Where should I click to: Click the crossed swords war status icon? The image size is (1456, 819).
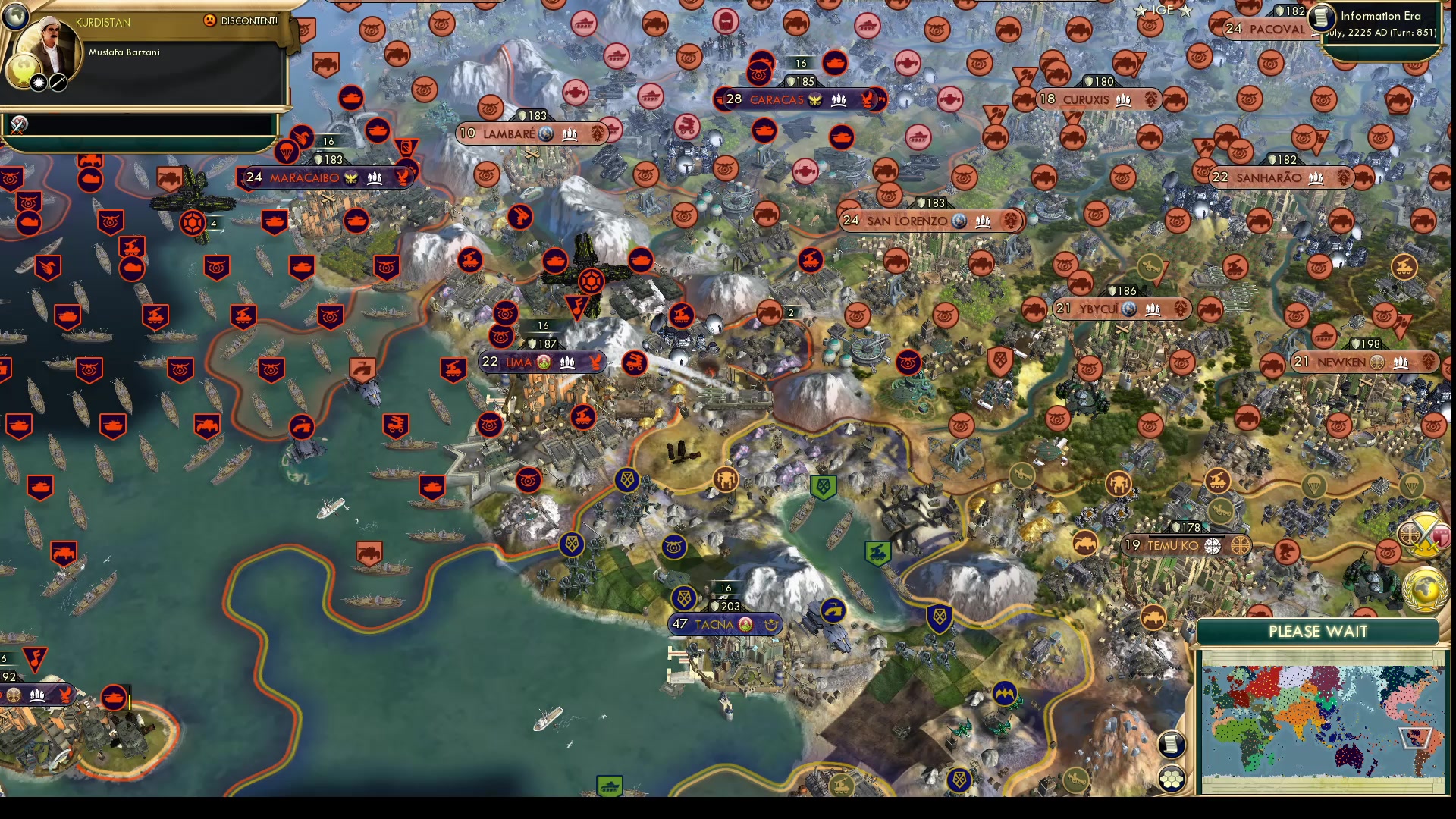[x=18, y=124]
